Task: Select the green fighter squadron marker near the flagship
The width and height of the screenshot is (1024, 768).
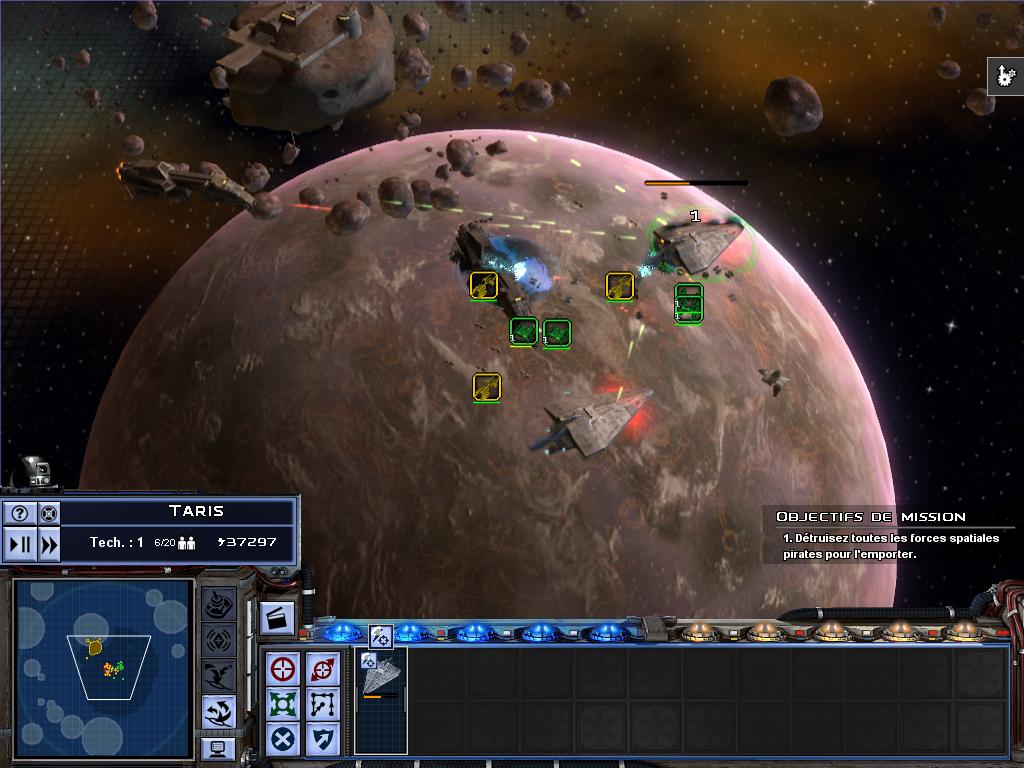Action: (689, 303)
